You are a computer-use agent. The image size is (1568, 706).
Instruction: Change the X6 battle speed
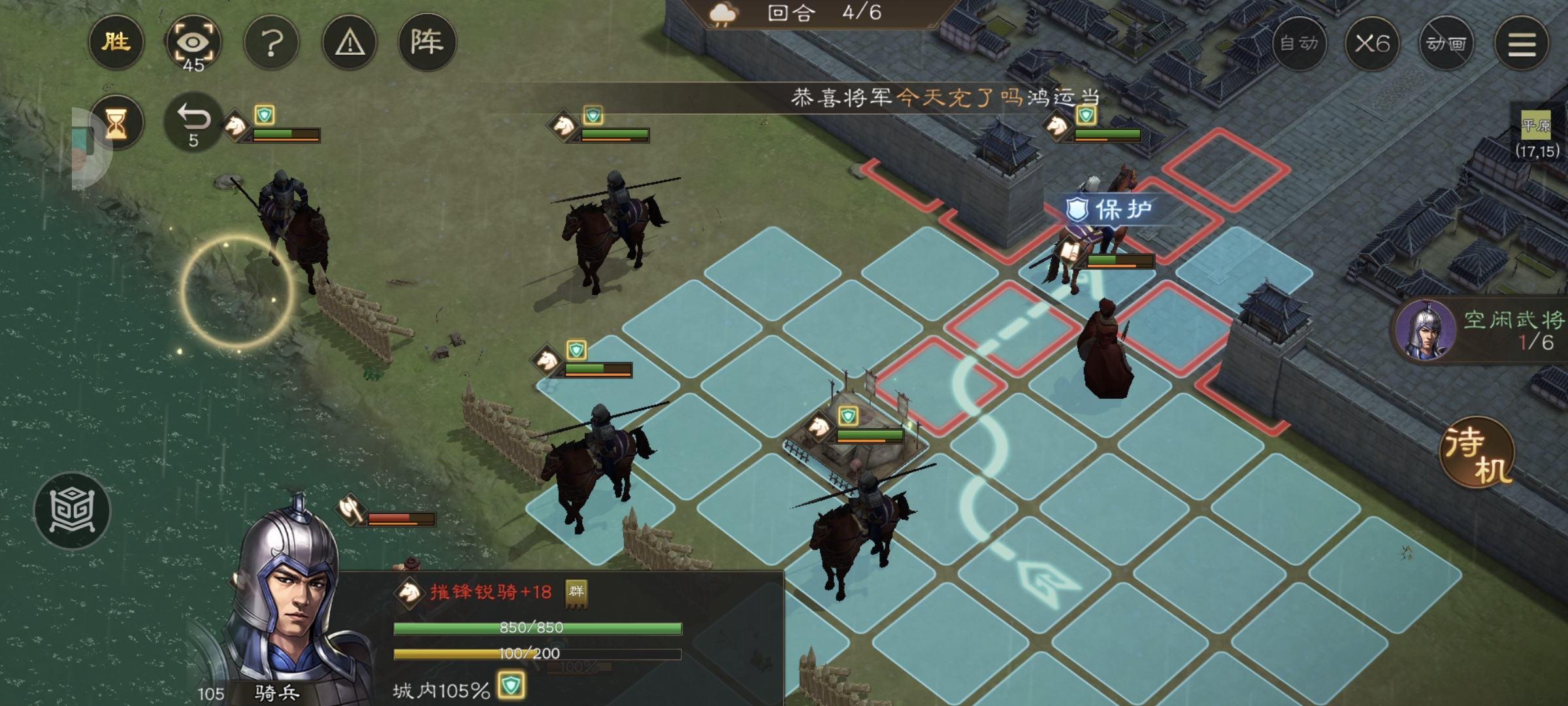click(x=1372, y=44)
